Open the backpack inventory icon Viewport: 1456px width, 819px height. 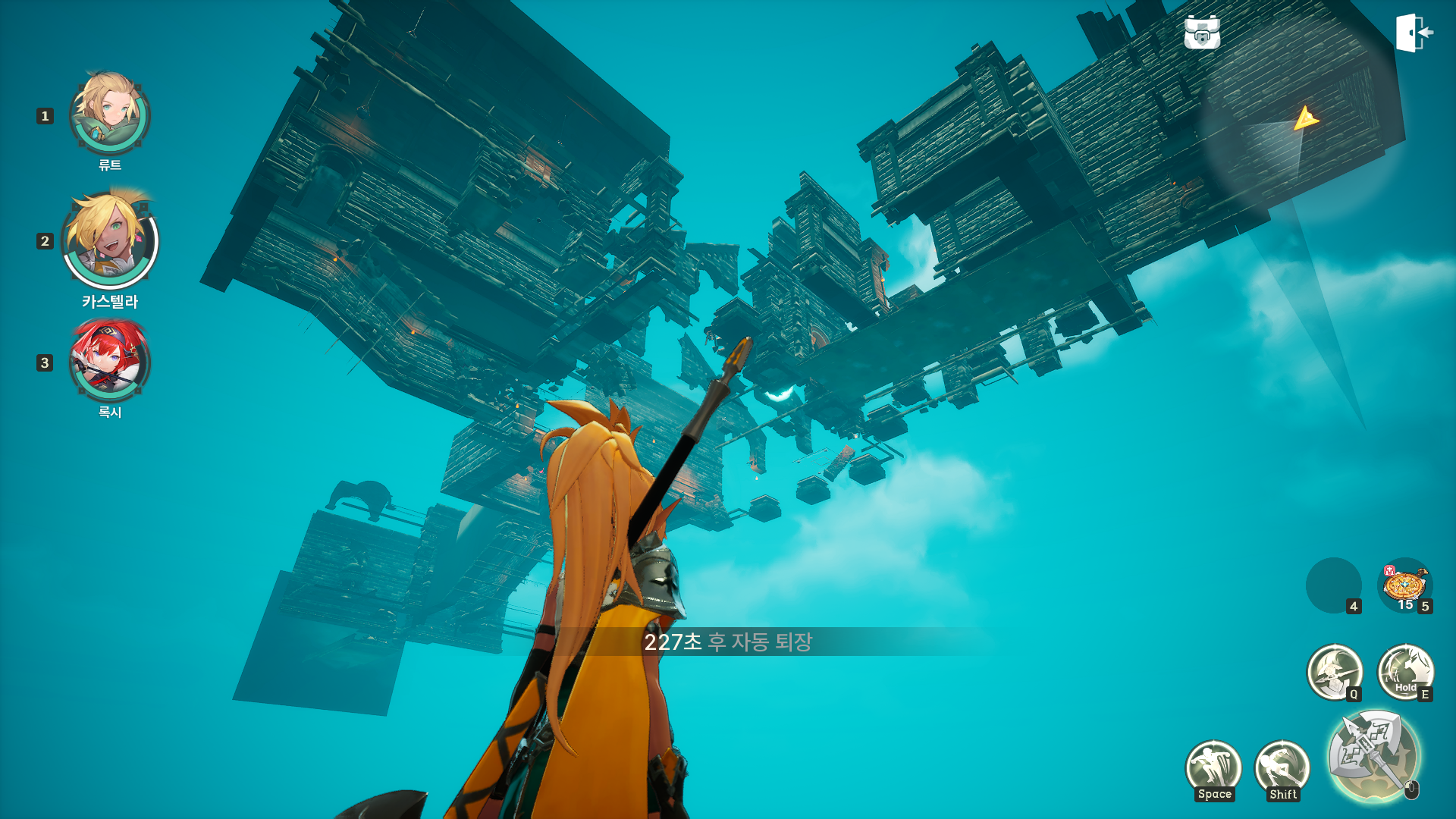coord(1202,33)
